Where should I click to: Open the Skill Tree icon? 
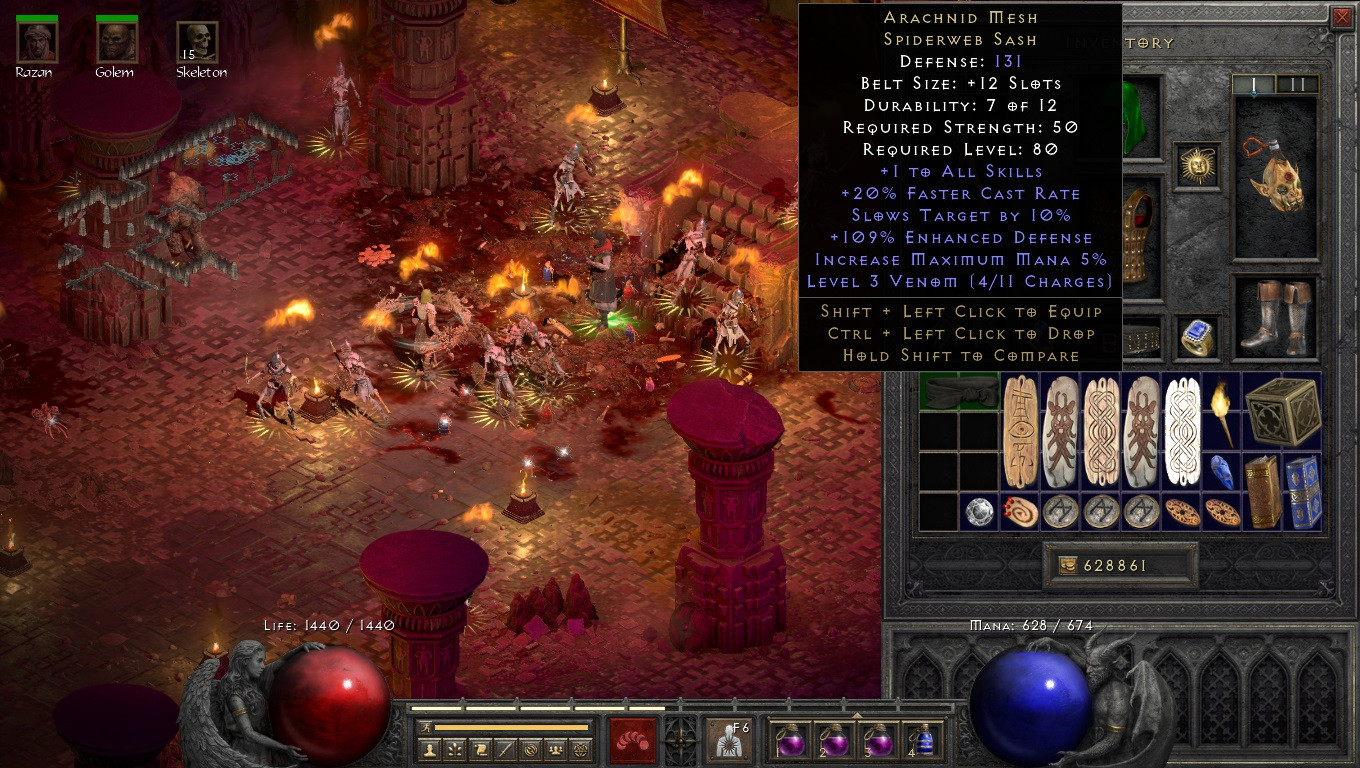pyautogui.click(x=456, y=749)
